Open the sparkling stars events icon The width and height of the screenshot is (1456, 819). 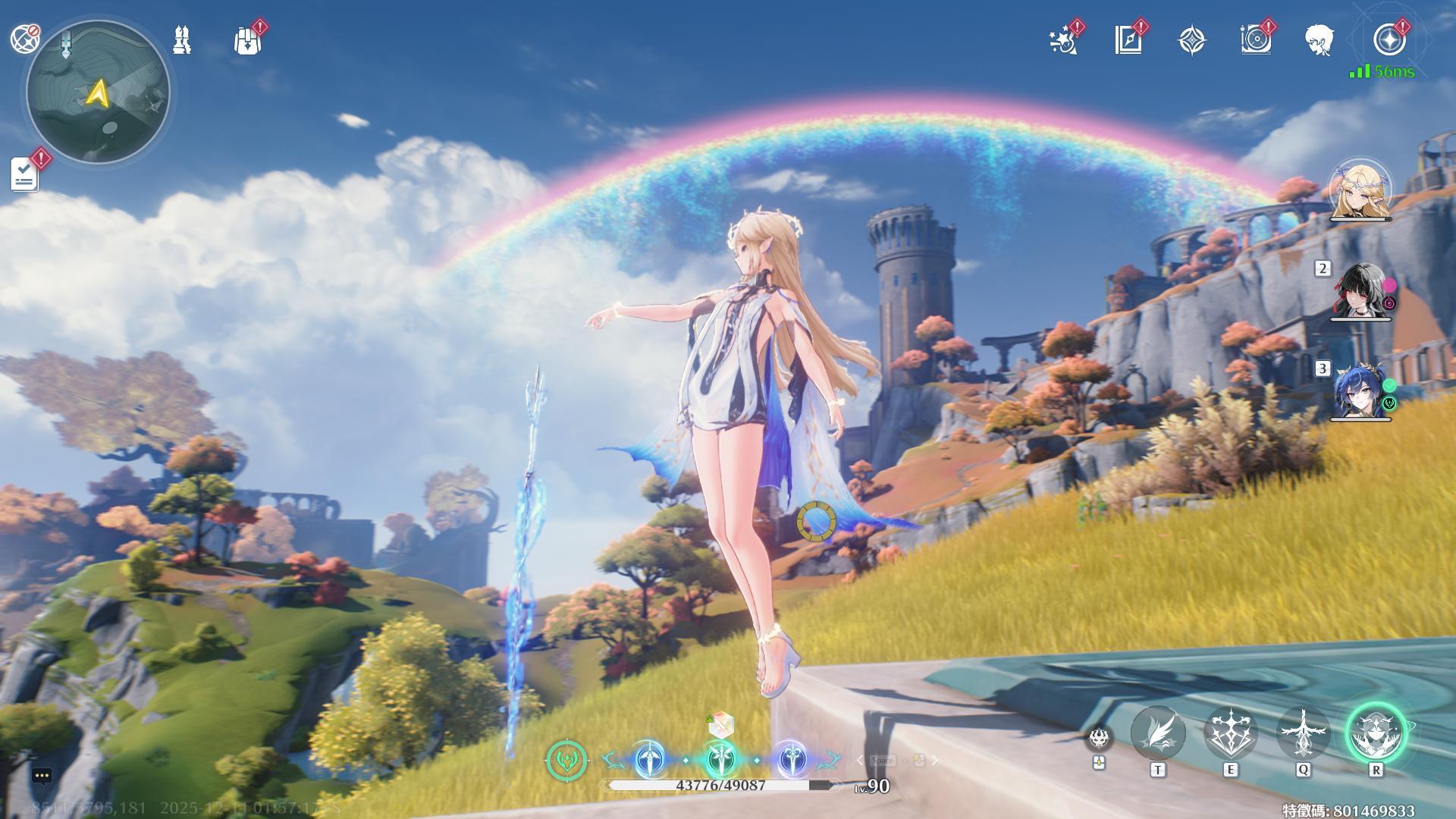[x=1064, y=41]
